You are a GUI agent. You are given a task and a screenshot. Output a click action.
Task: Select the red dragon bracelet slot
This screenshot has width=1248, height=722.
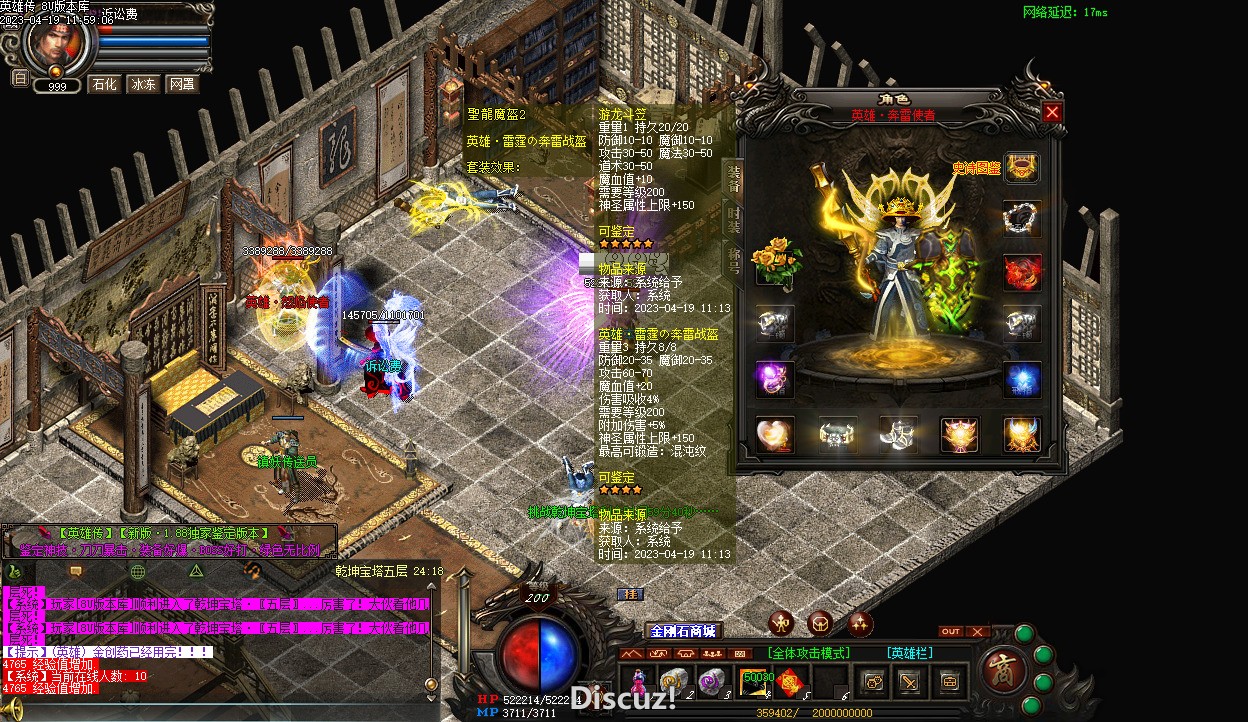(1022, 272)
